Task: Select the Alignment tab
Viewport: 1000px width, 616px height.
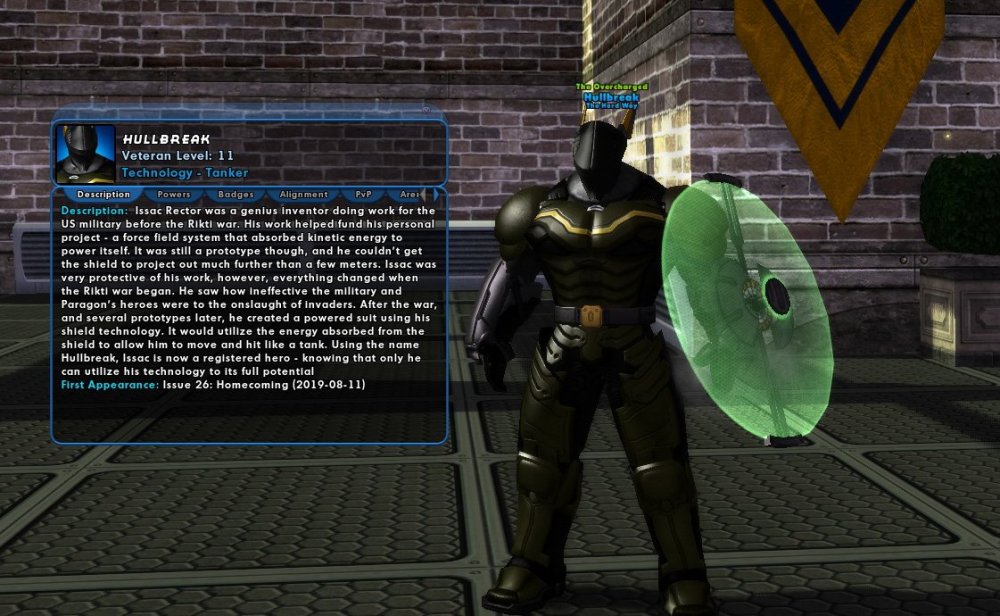Action: [304, 194]
